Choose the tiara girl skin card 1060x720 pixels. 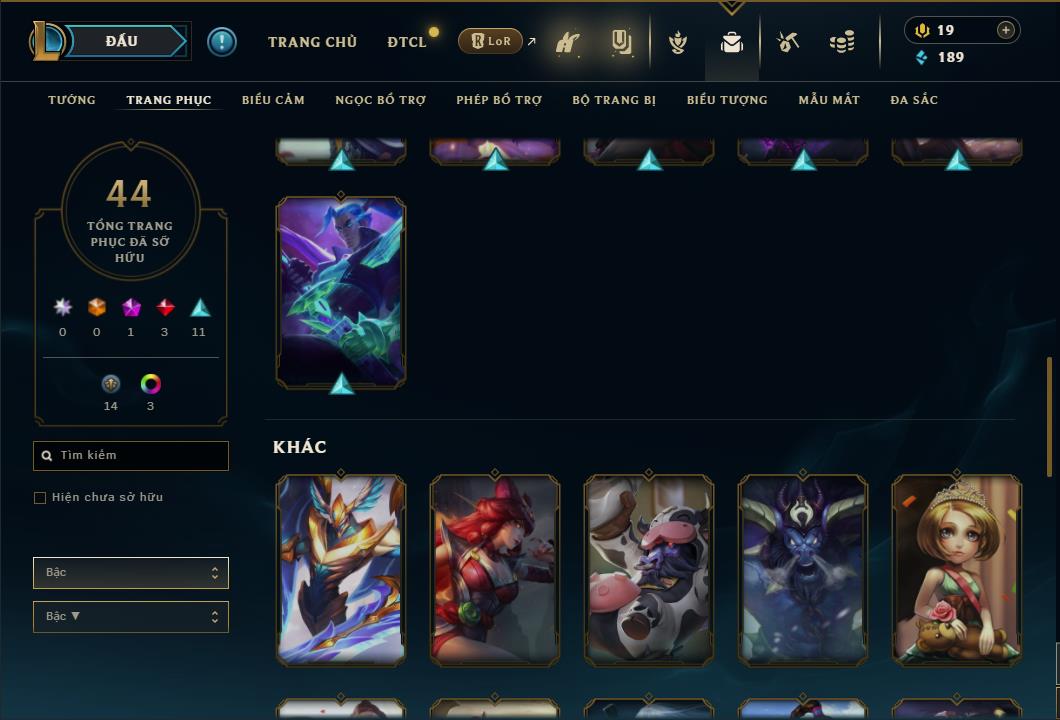coord(956,570)
